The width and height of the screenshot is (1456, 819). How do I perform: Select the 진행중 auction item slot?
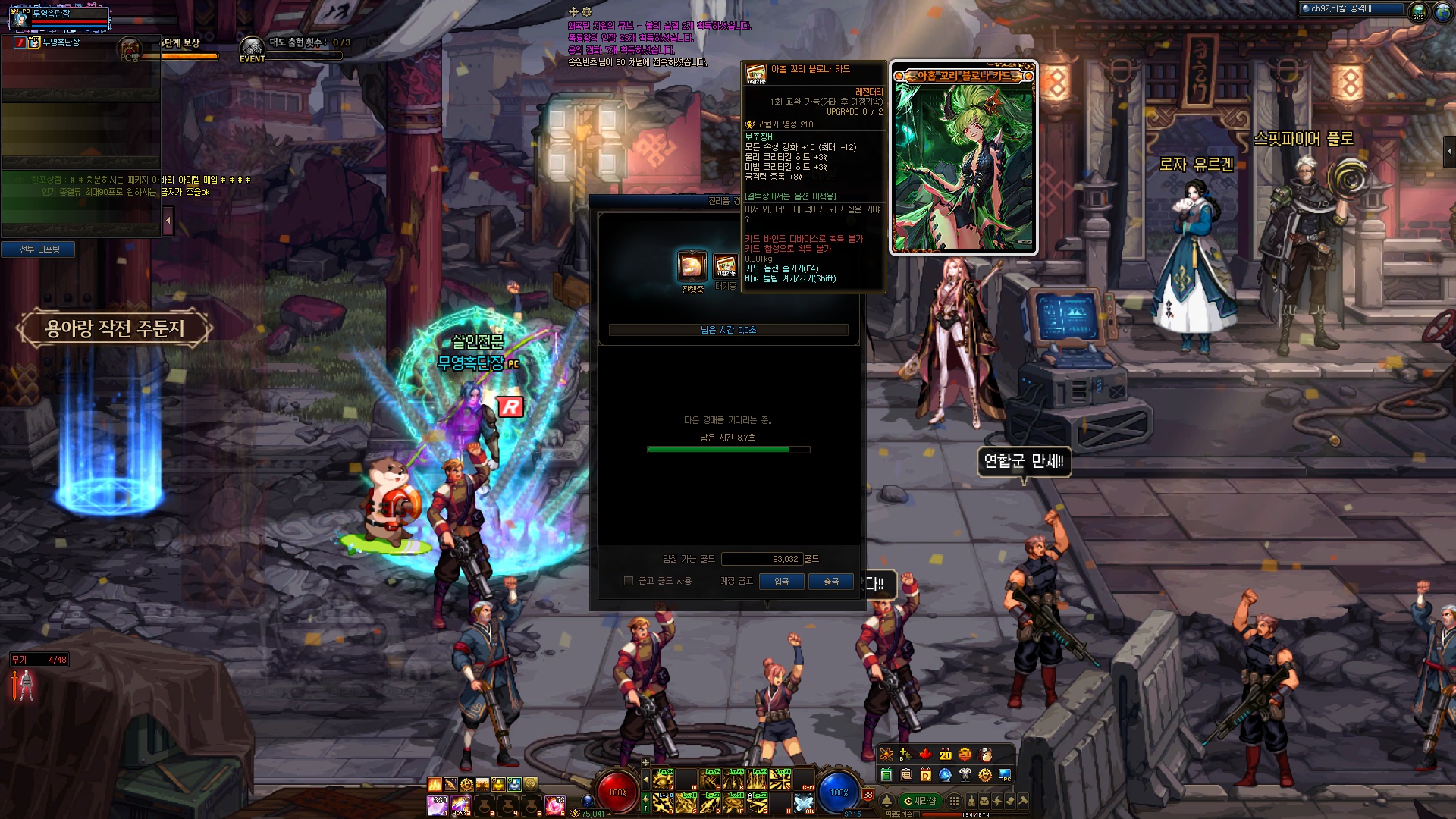click(x=692, y=266)
